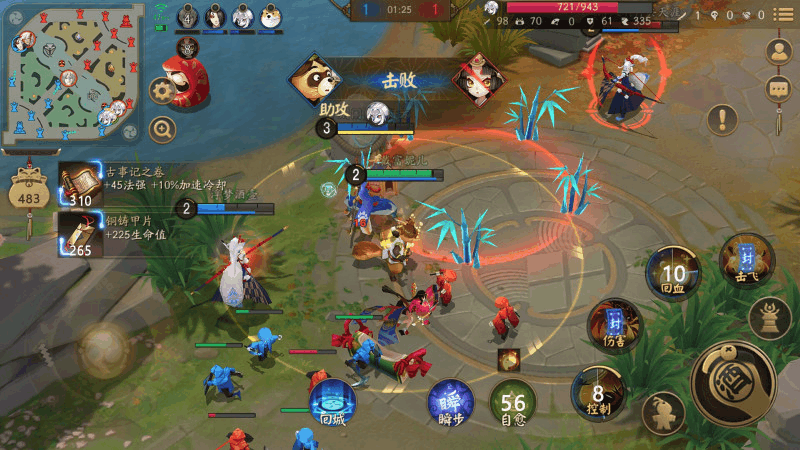Cast the 伤害 skill

click(614, 325)
